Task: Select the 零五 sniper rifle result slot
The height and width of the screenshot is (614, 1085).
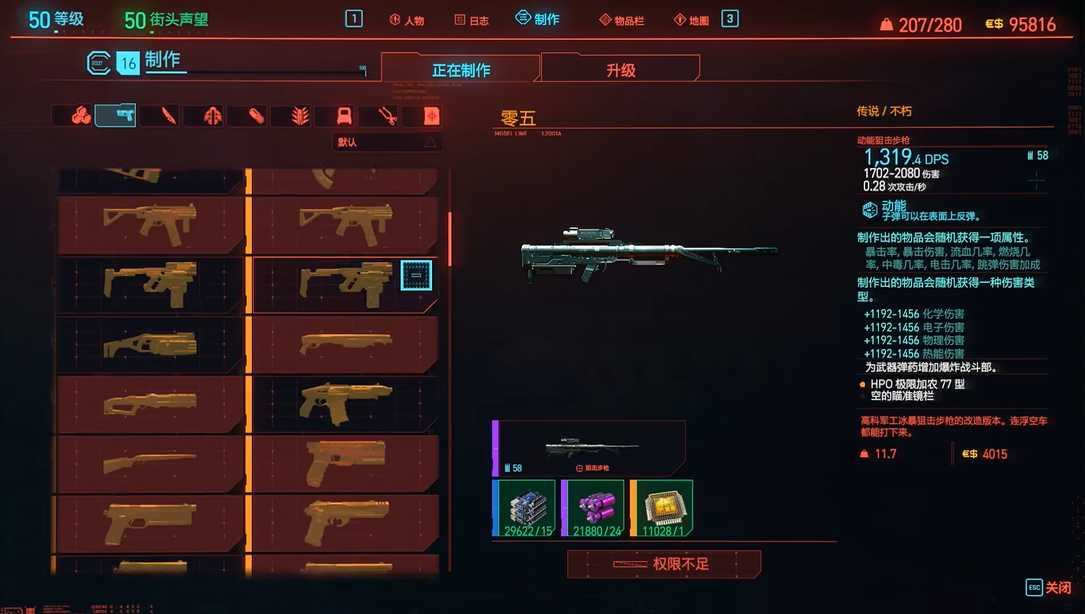Action: (590, 448)
